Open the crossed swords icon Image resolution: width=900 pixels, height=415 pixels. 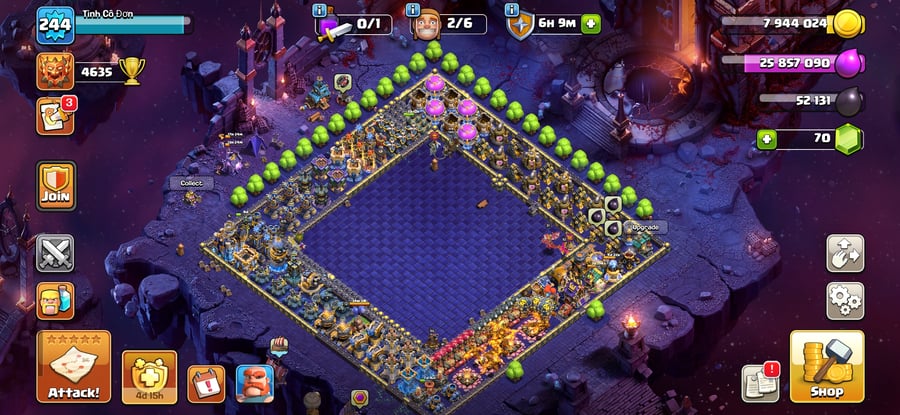pos(56,253)
